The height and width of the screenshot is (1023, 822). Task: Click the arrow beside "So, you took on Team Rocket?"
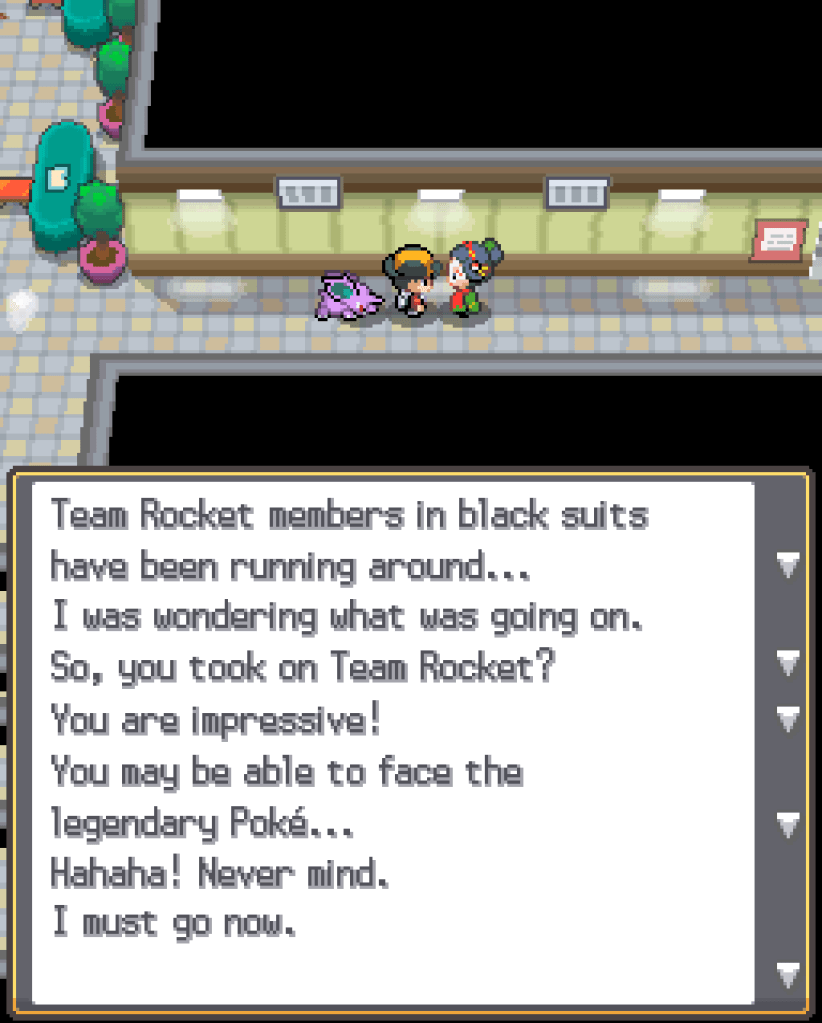pyautogui.click(x=788, y=662)
